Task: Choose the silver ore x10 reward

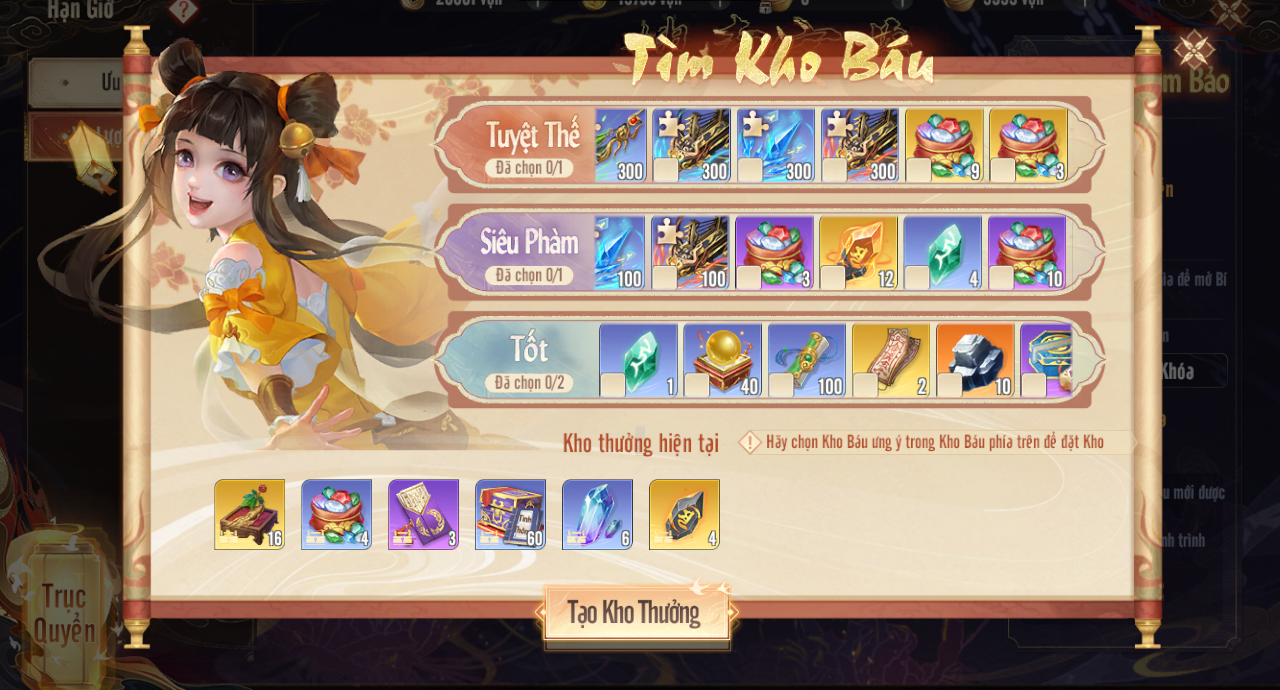Action: coord(974,360)
